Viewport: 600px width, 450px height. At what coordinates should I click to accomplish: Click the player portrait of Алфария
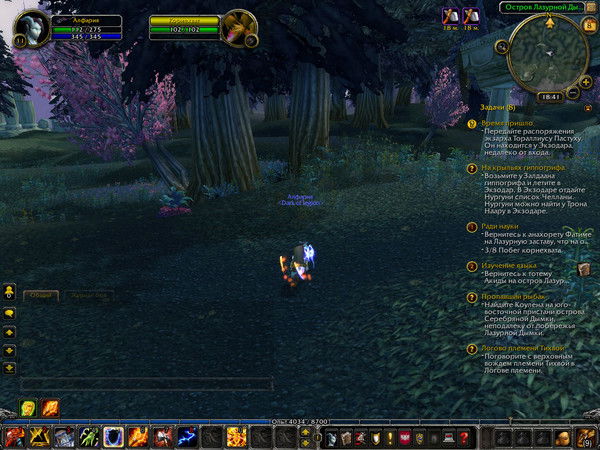point(31,27)
